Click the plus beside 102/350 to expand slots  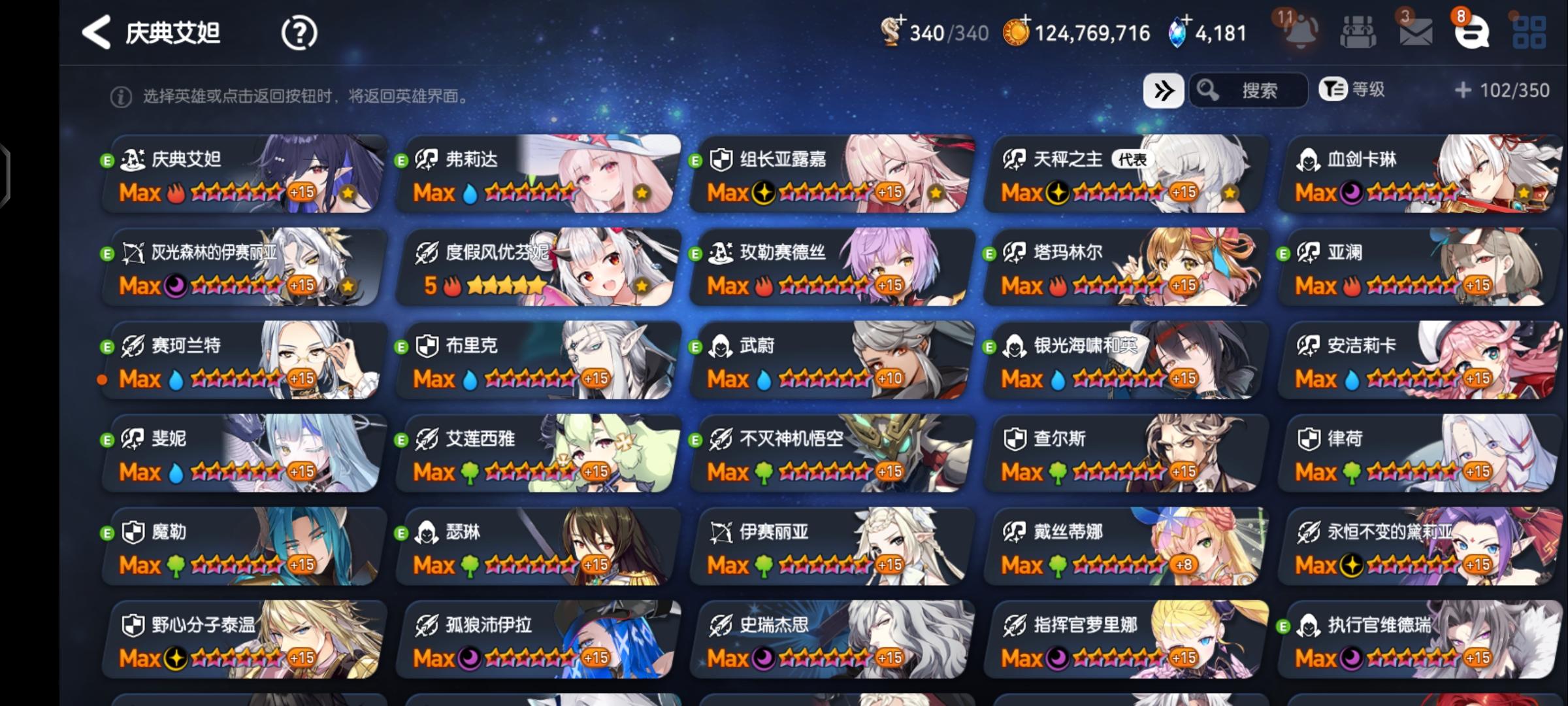1463,92
